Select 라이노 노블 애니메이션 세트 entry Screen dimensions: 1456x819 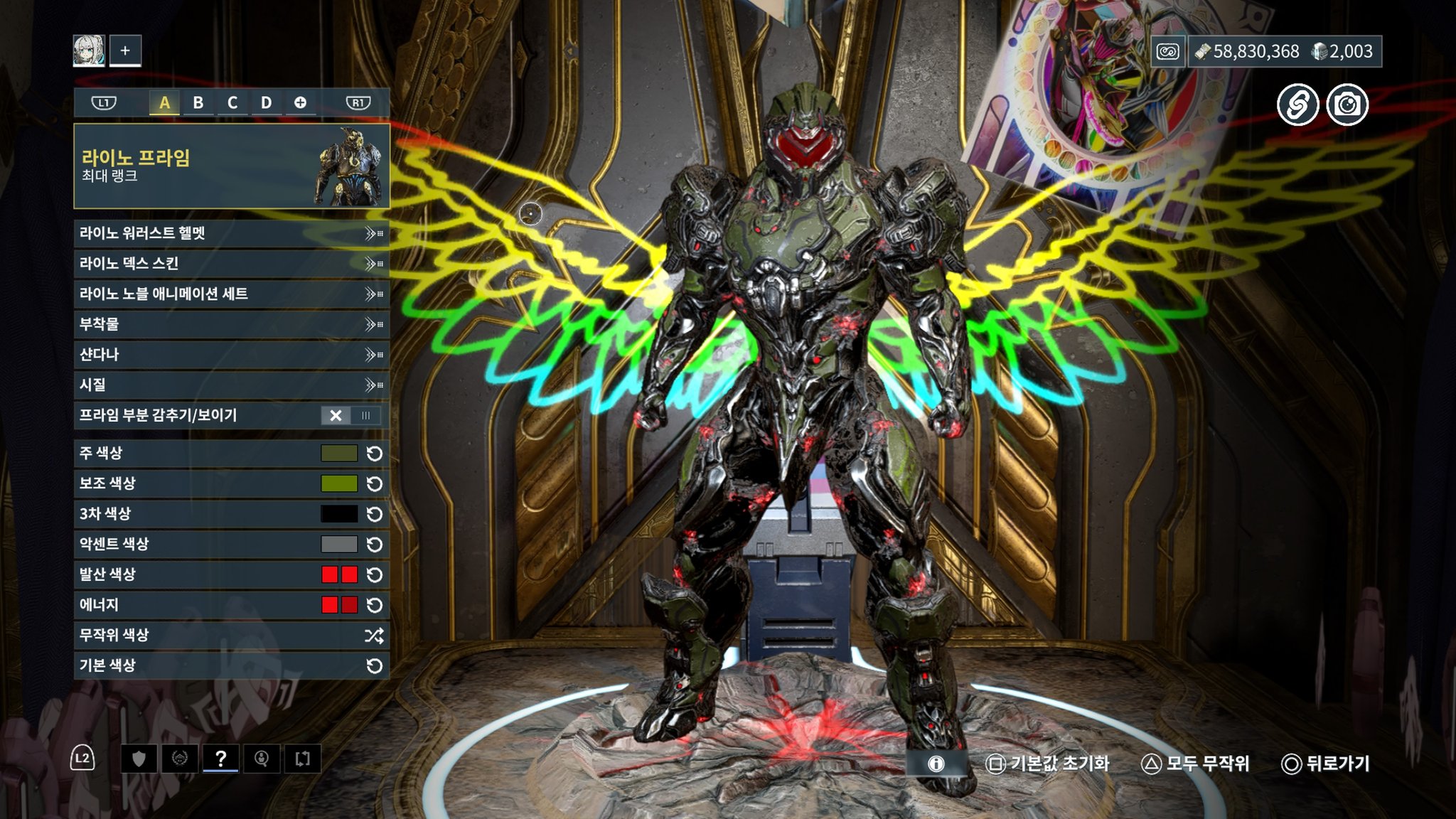tap(231, 294)
